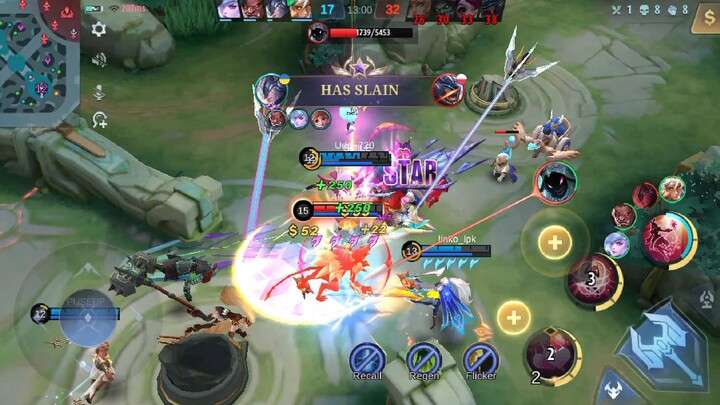The image size is (720, 405).
Task: Cast the skill showing cooldown 3
Action: [x=593, y=280]
